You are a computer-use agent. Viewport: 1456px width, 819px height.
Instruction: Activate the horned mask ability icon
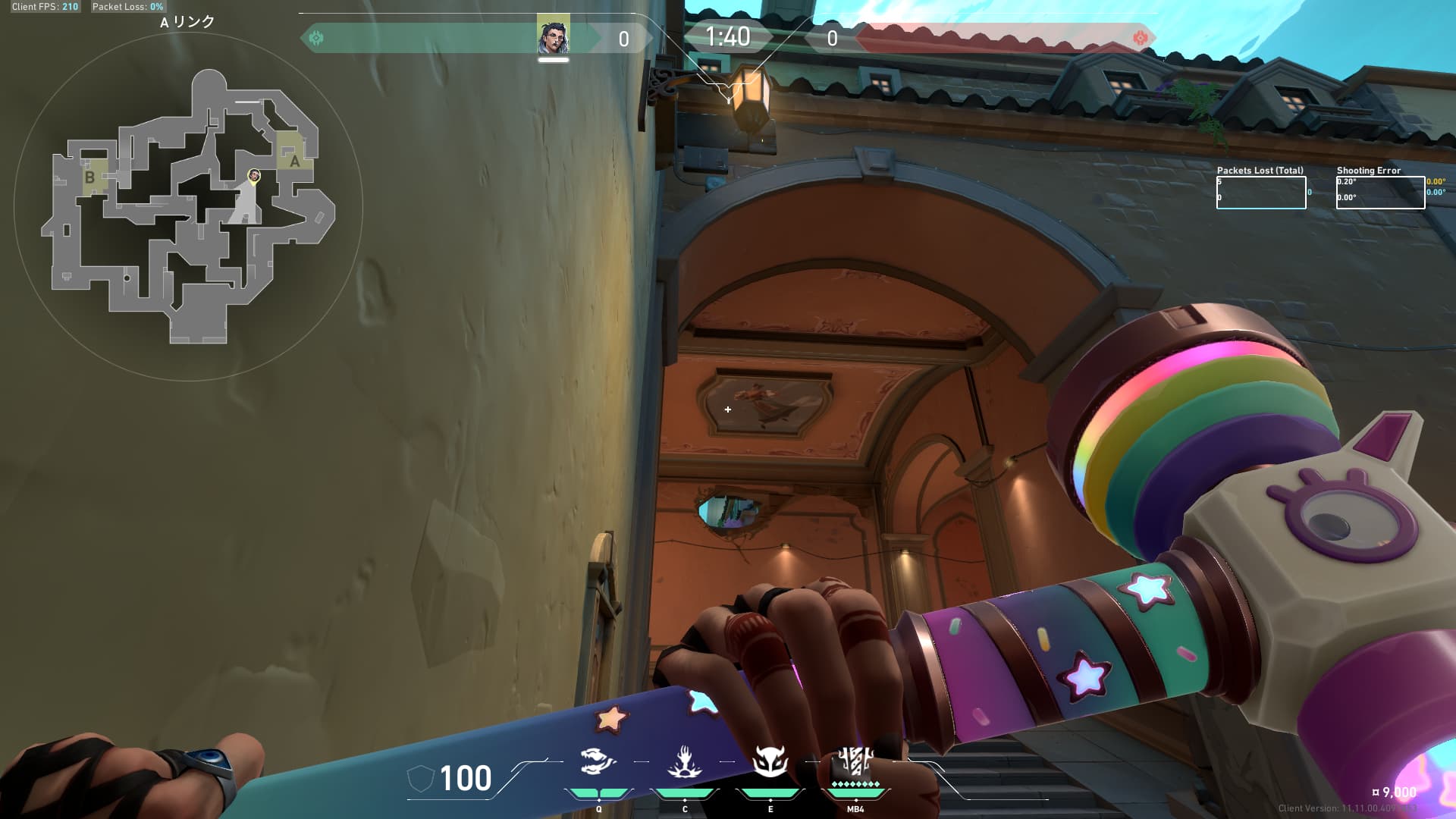pos(770,761)
